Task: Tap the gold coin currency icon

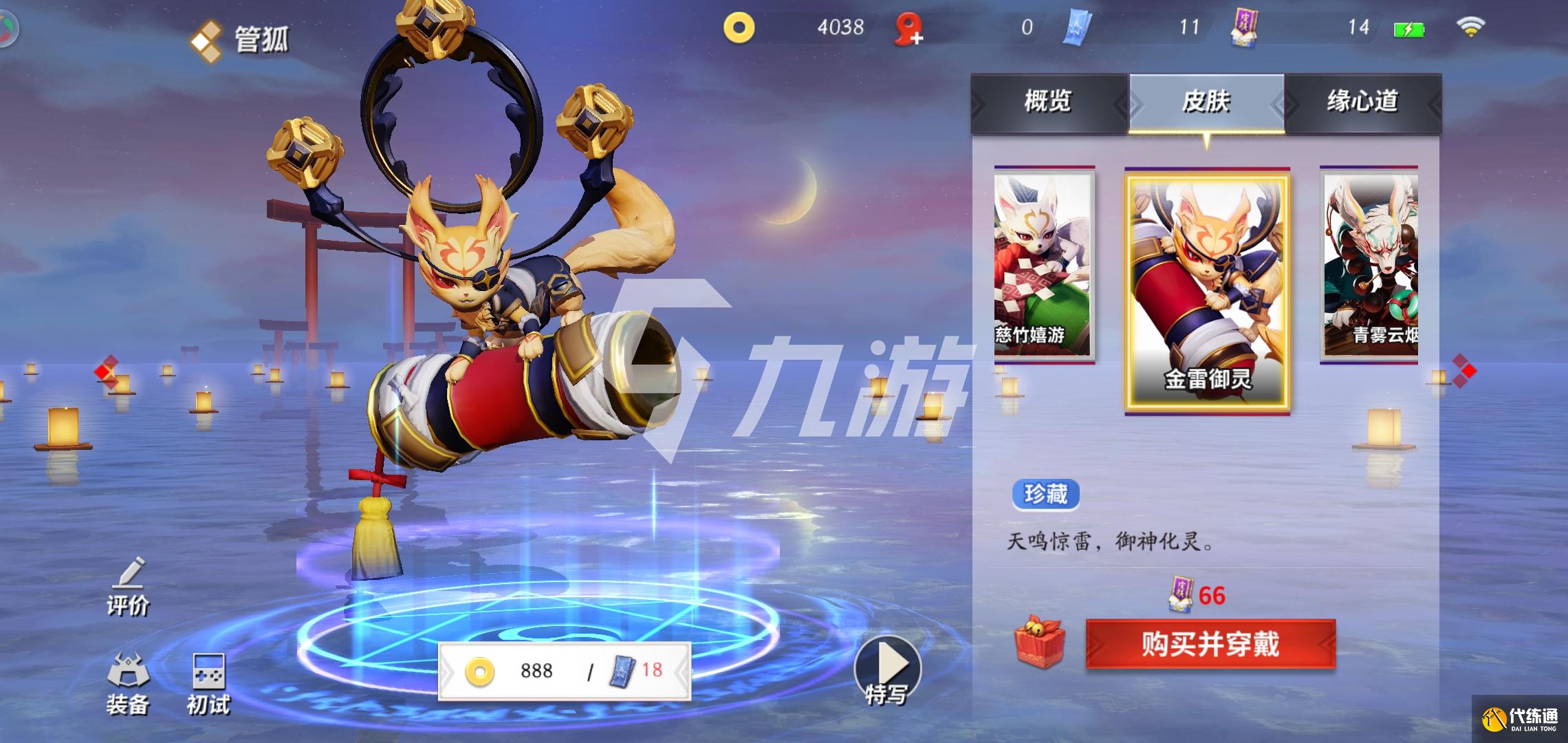Action: (739, 28)
